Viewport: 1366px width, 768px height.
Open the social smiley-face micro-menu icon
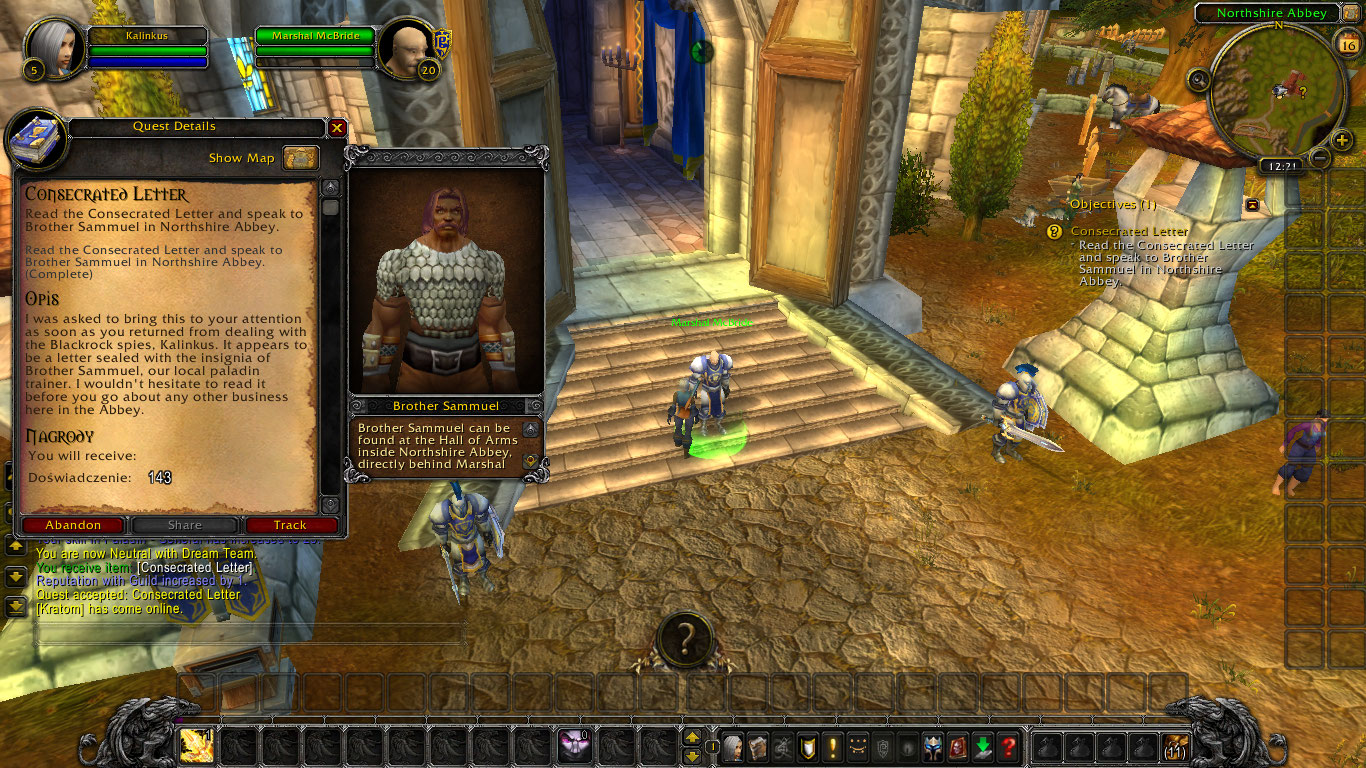coord(858,746)
